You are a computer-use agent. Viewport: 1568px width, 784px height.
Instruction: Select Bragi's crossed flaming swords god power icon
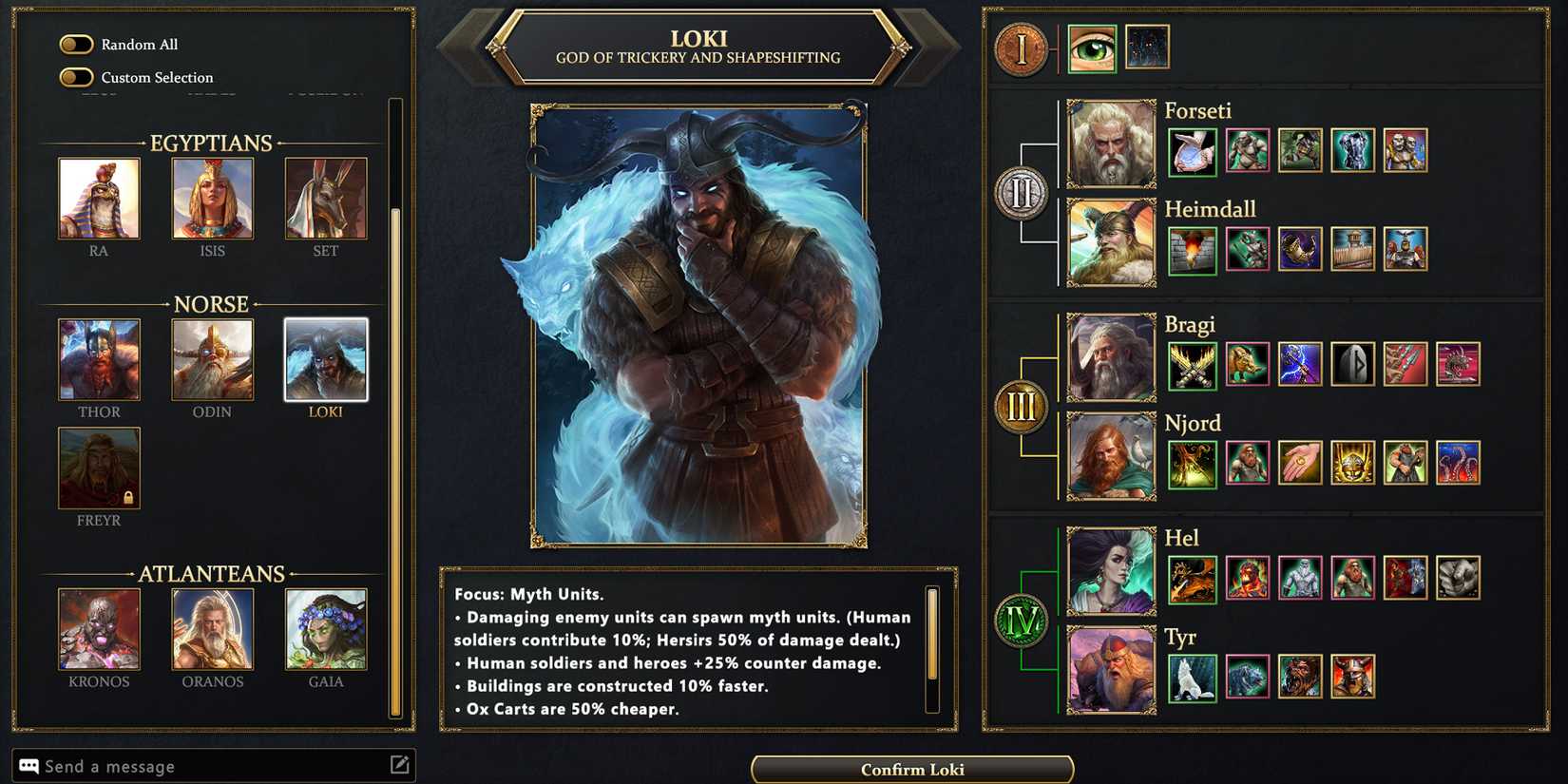(1193, 366)
